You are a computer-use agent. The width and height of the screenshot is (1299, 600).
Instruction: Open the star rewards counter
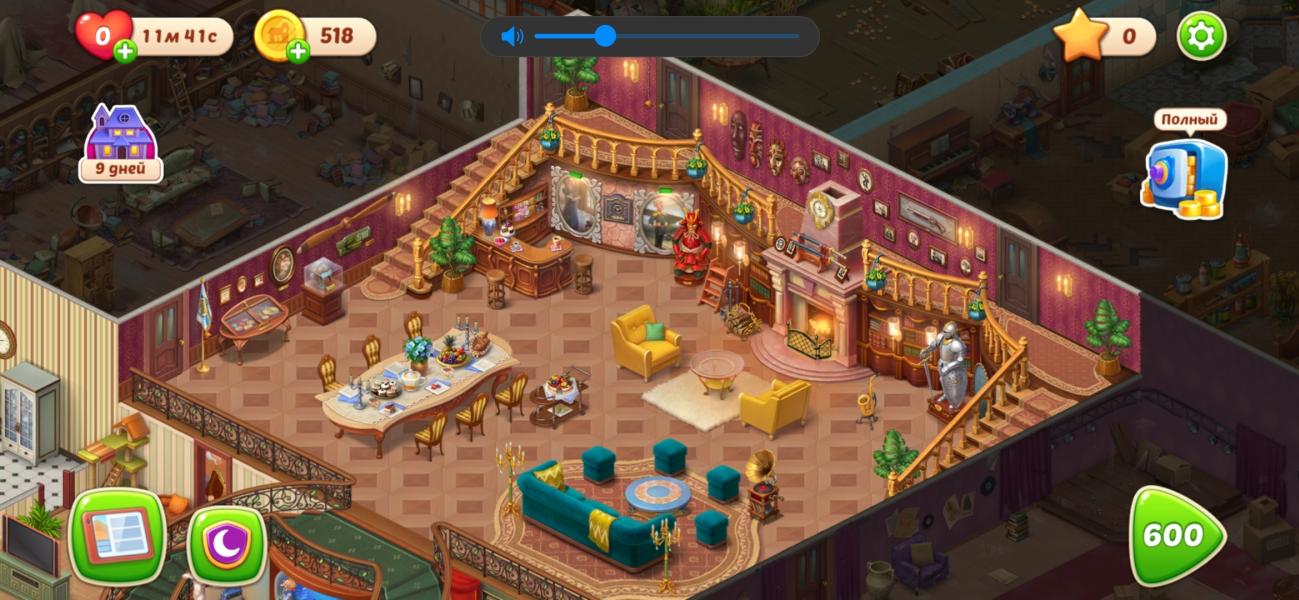click(x=1103, y=37)
